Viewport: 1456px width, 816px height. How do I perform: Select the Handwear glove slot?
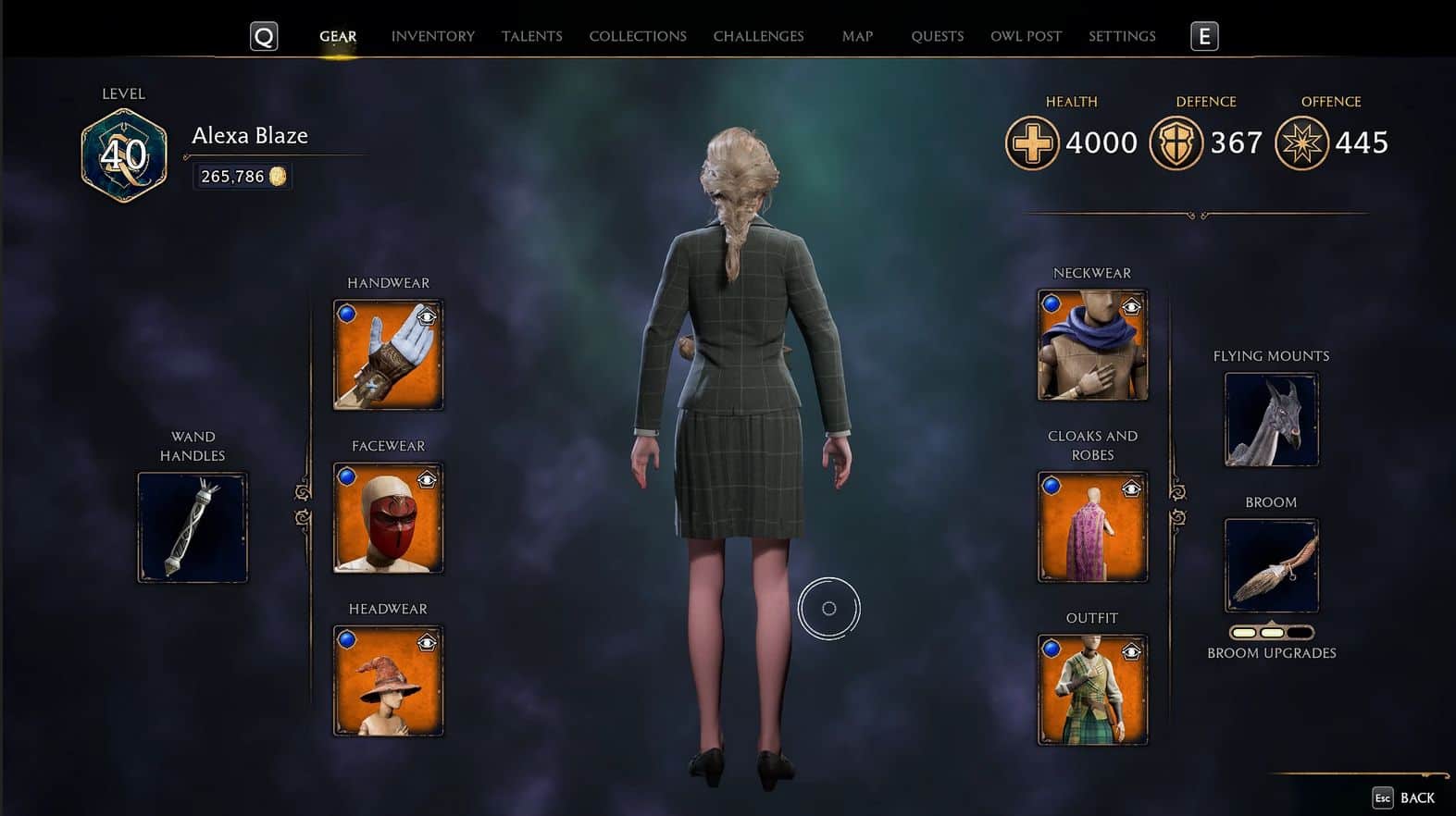pos(388,355)
